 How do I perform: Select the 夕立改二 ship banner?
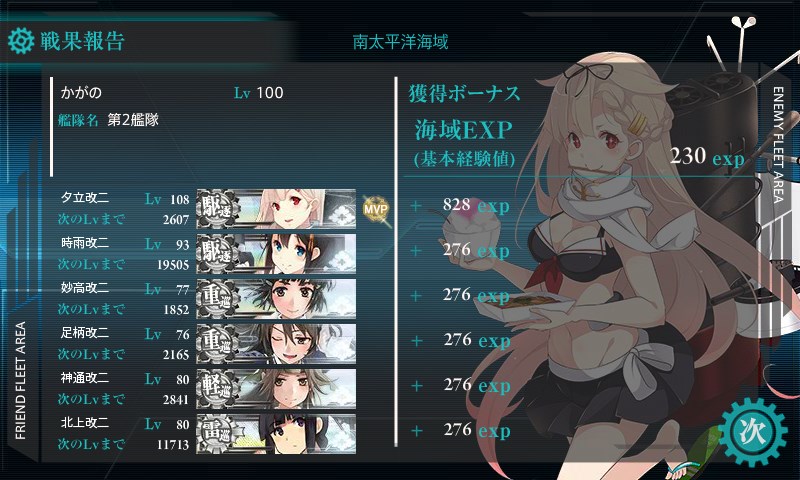(277, 207)
